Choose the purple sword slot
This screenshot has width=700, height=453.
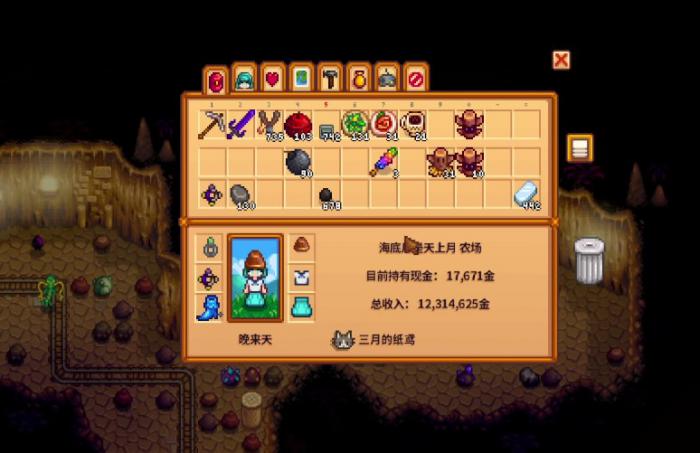pos(241,124)
